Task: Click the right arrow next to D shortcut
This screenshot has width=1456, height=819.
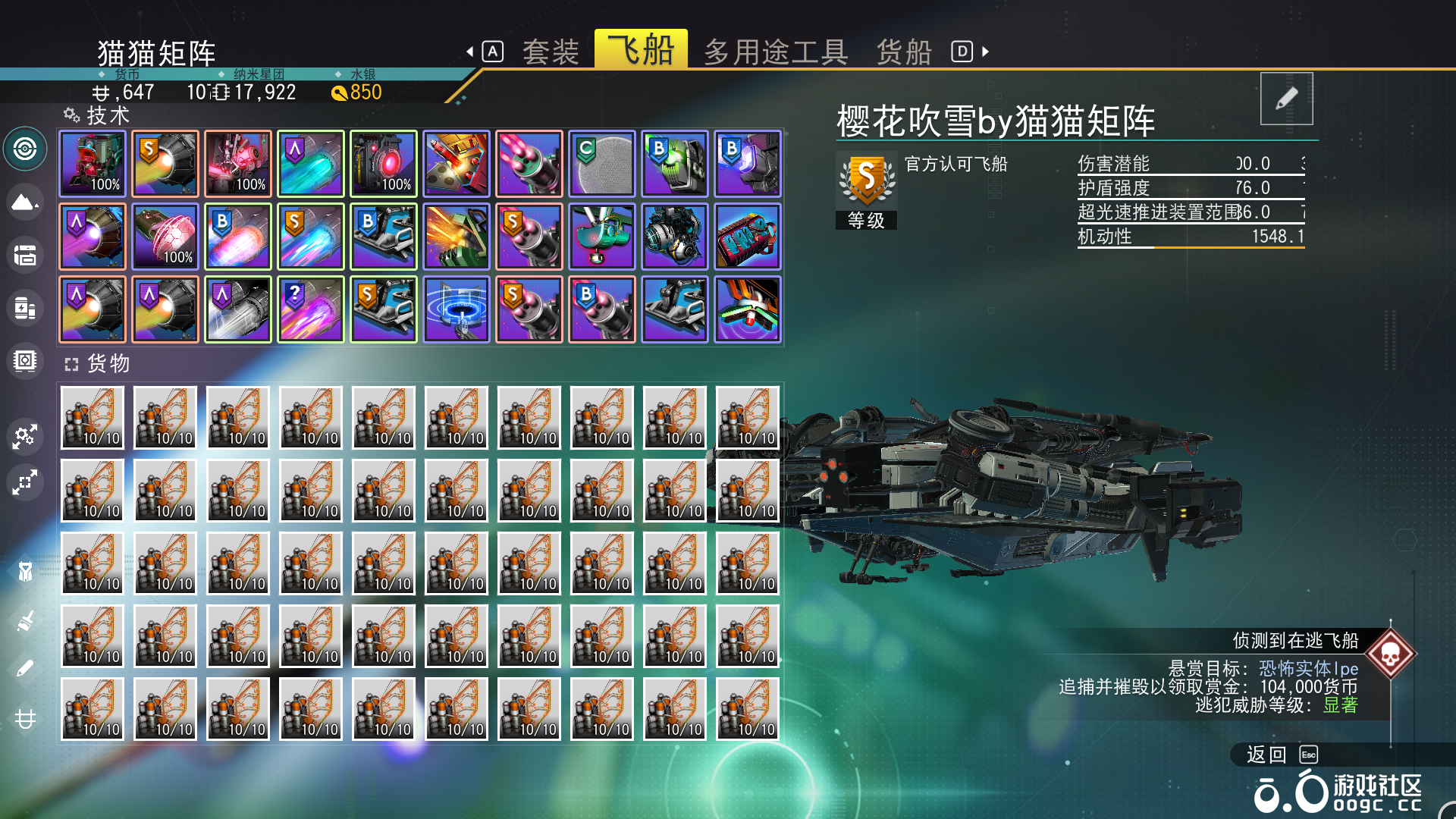Action: [984, 51]
